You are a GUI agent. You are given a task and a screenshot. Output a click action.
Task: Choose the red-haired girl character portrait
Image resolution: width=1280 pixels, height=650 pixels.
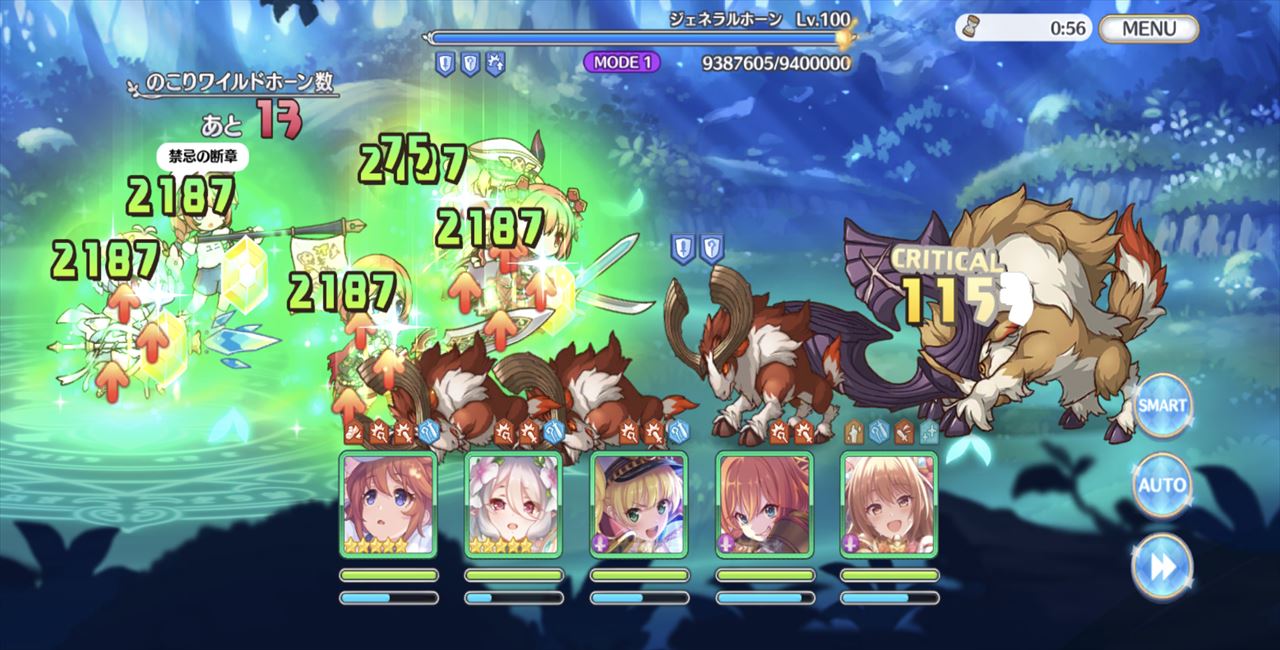click(x=765, y=504)
